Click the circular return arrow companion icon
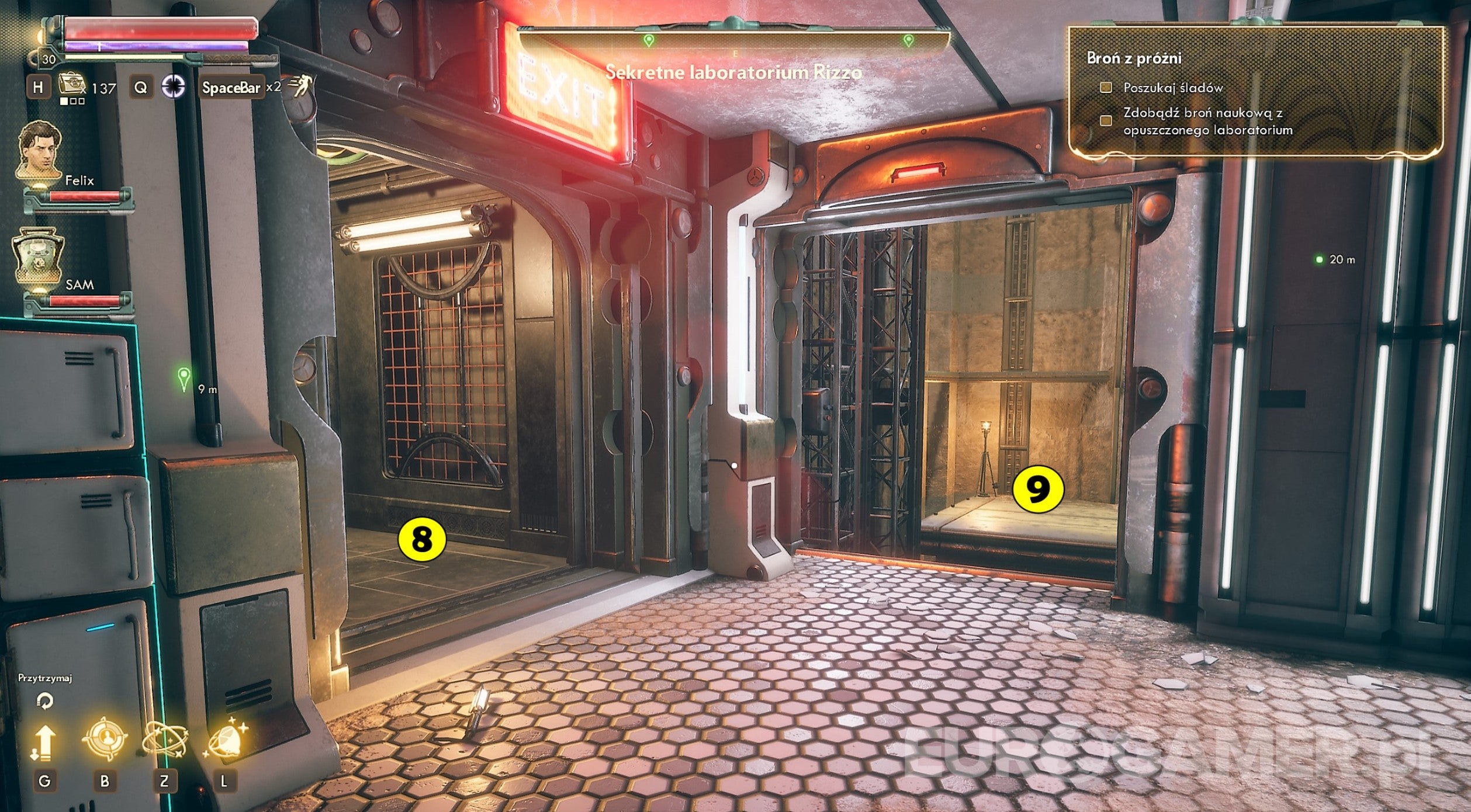 point(44,700)
